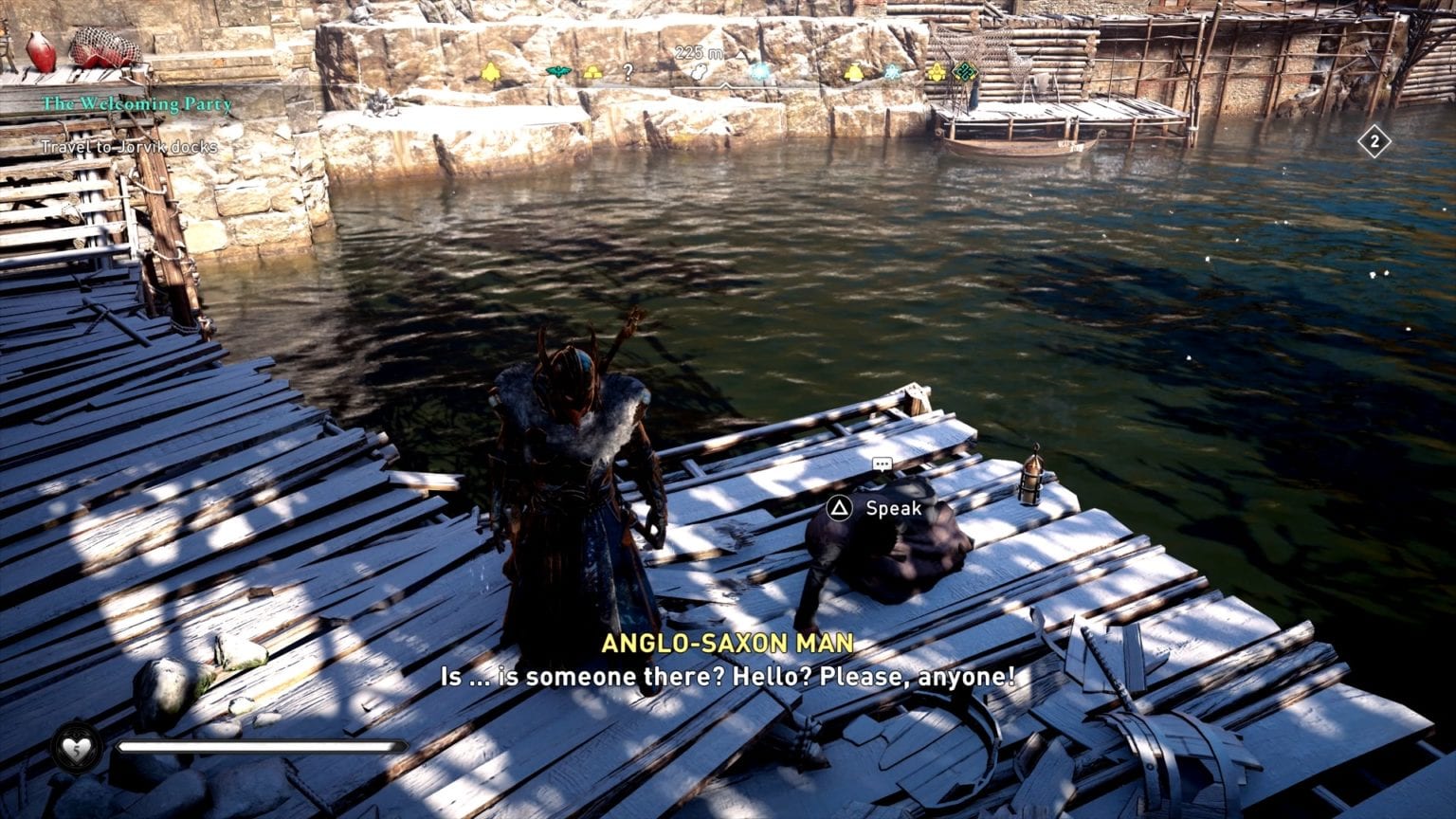Screen dimensions: 1456x819
Task: Click the green raven icon on the compass
Action: coord(557,71)
